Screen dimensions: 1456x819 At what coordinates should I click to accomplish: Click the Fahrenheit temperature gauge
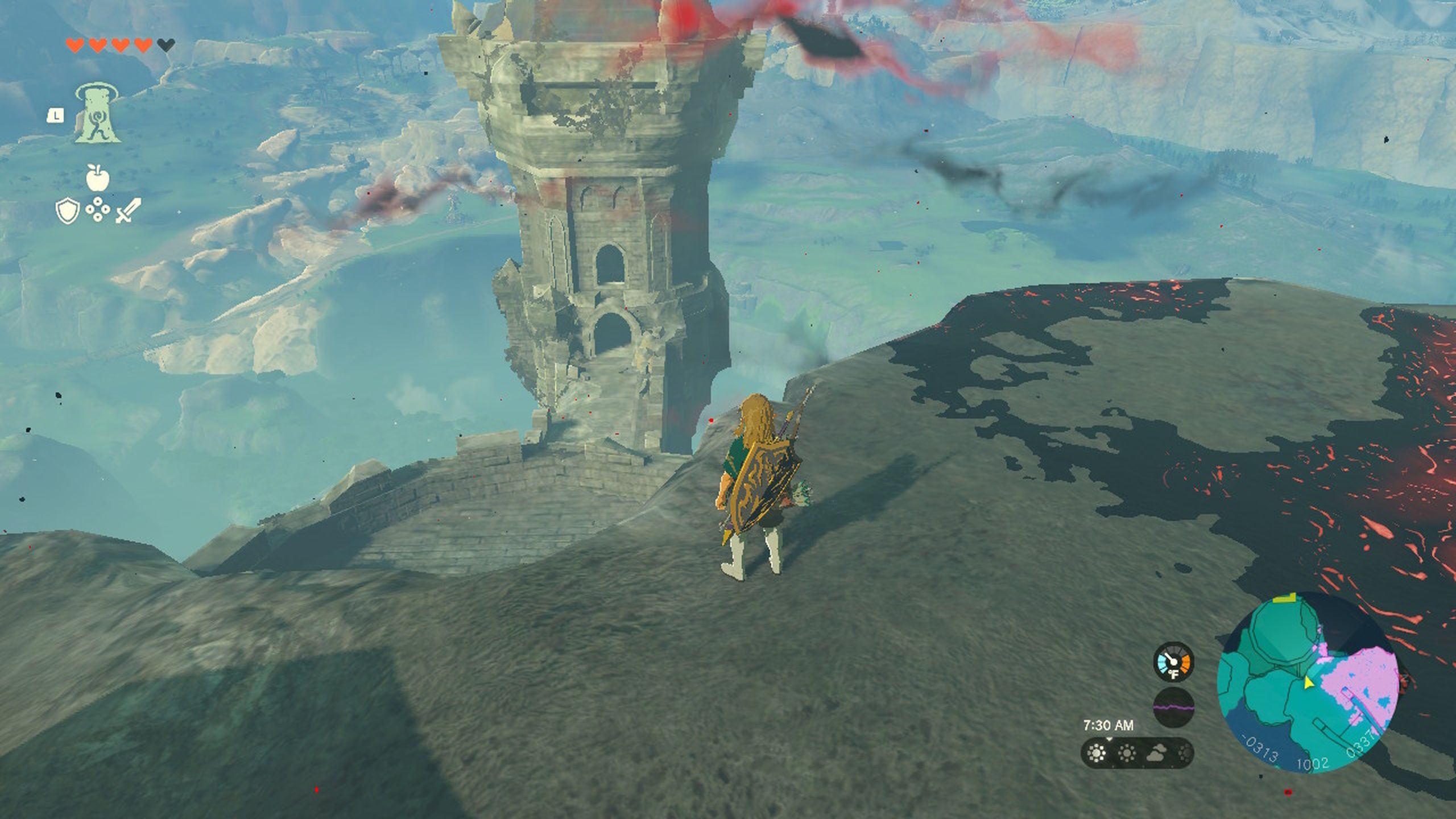pos(1173,663)
